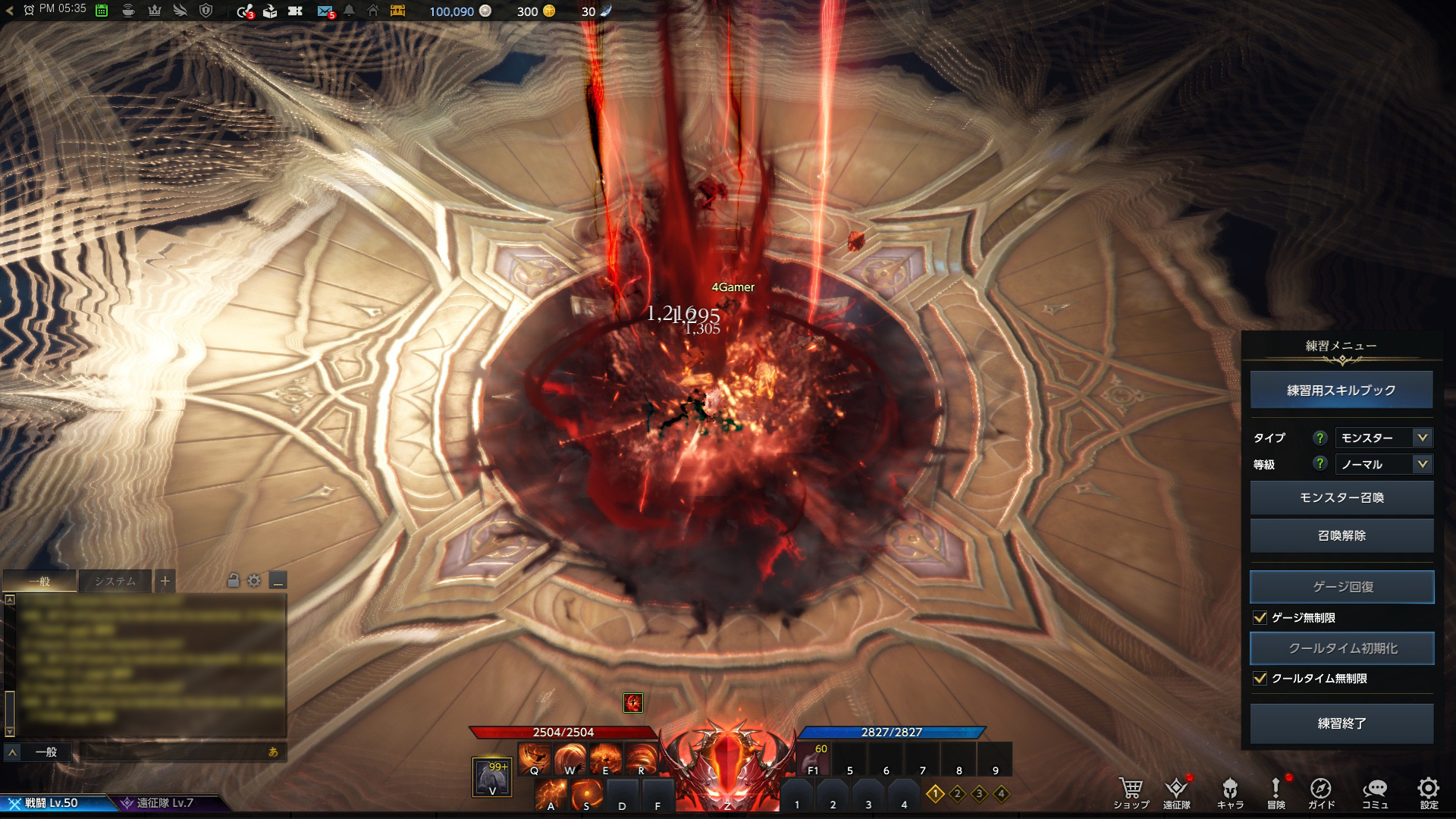This screenshot has height=819, width=1456.
Task: Click the モンスター召喚 summon button
Action: (1341, 498)
